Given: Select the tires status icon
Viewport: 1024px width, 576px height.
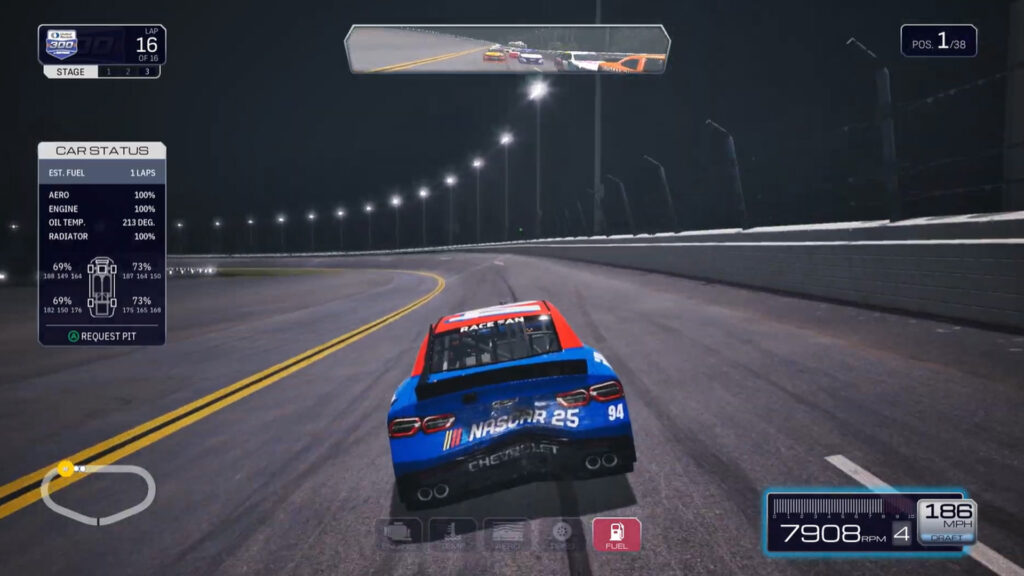Looking at the screenshot, I should click(x=562, y=535).
